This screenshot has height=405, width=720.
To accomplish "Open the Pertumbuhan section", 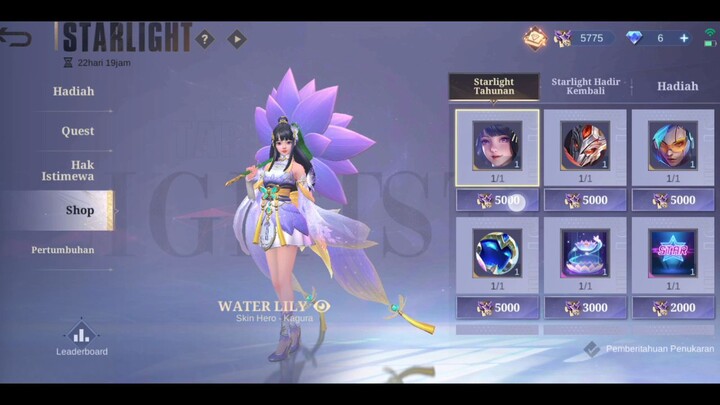I will [x=63, y=249].
